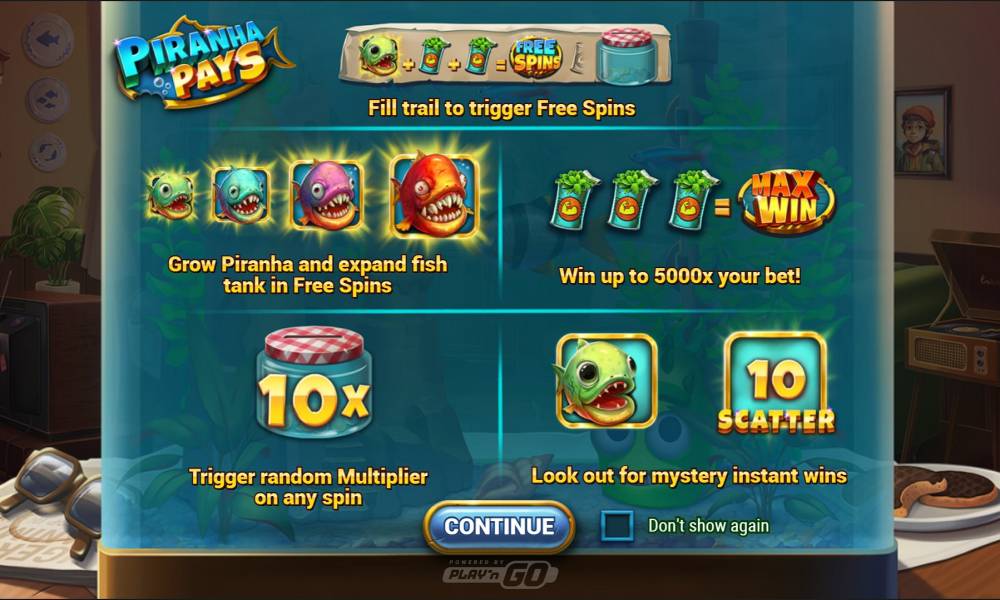Tick the Don't show again checkbox

(x=617, y=526)
